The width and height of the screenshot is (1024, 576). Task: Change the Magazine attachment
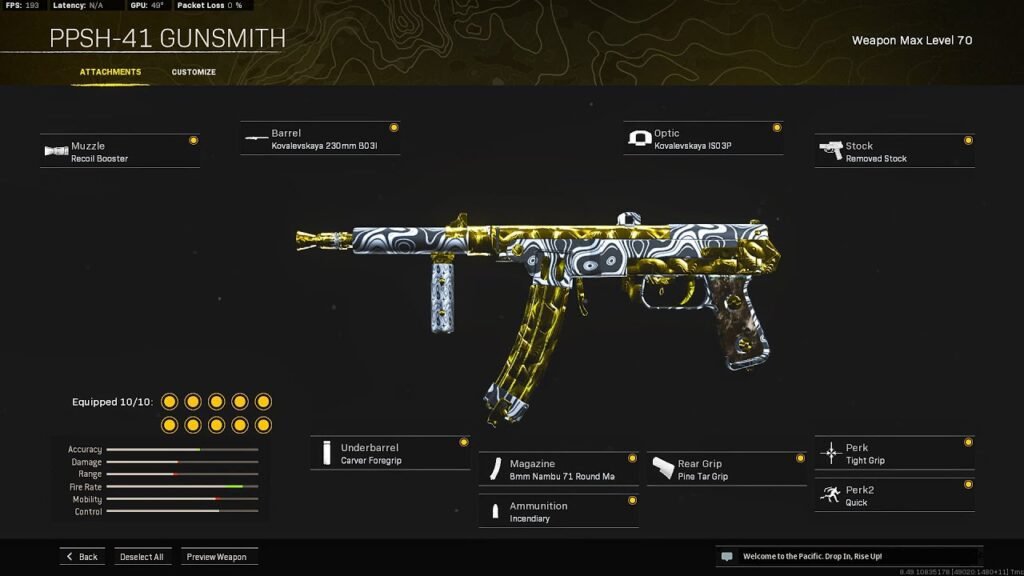pos(558,469)
